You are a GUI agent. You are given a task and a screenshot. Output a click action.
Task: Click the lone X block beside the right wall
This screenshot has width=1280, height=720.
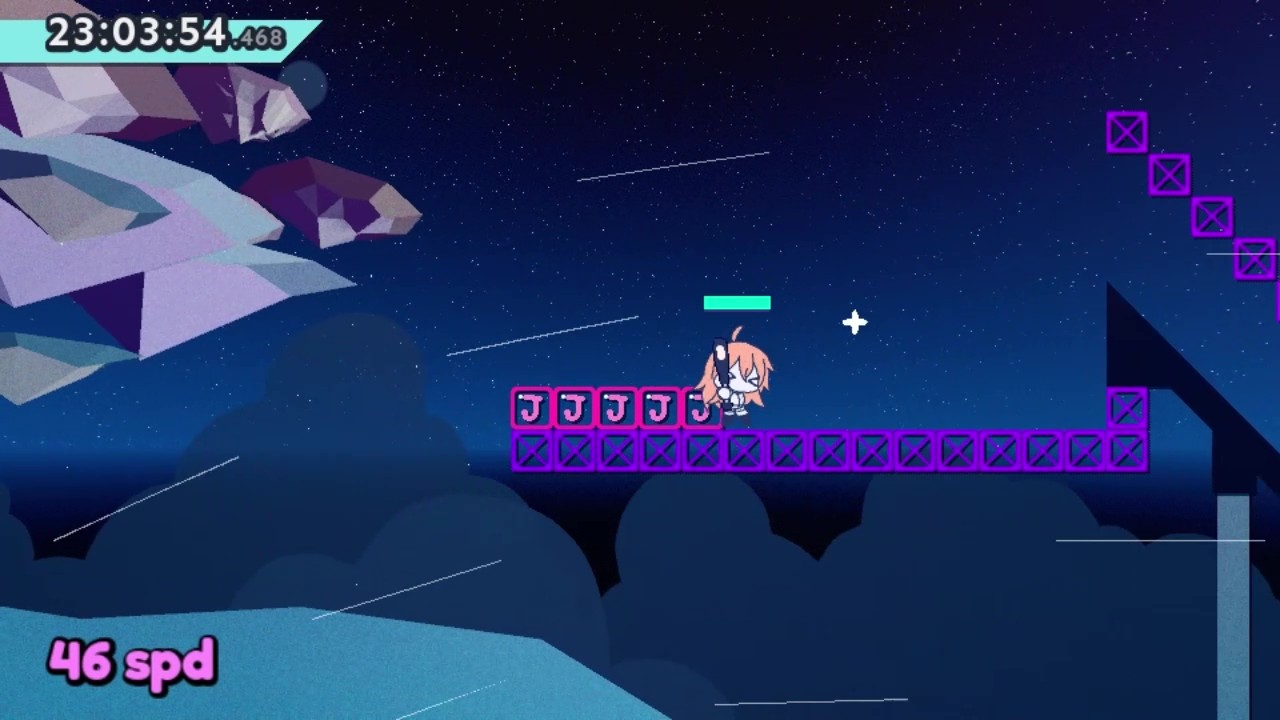[1127, 407]
